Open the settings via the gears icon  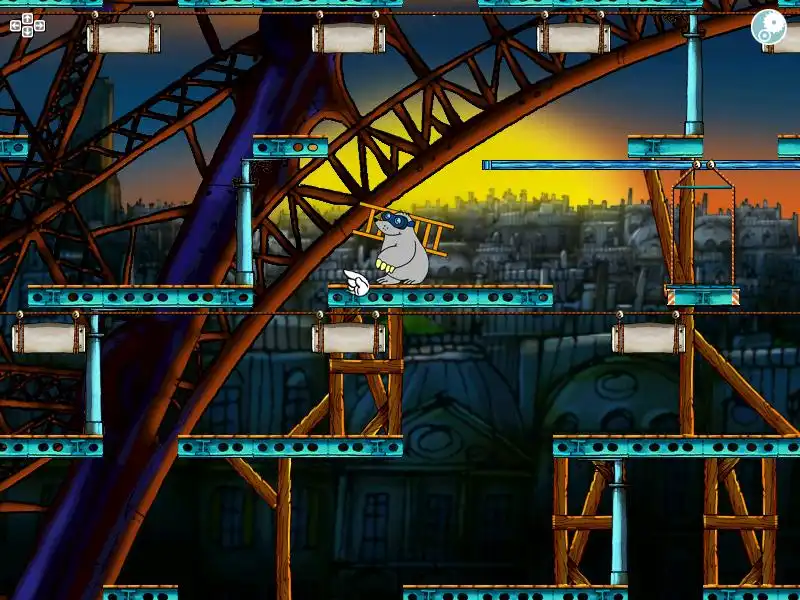[769, 27]
